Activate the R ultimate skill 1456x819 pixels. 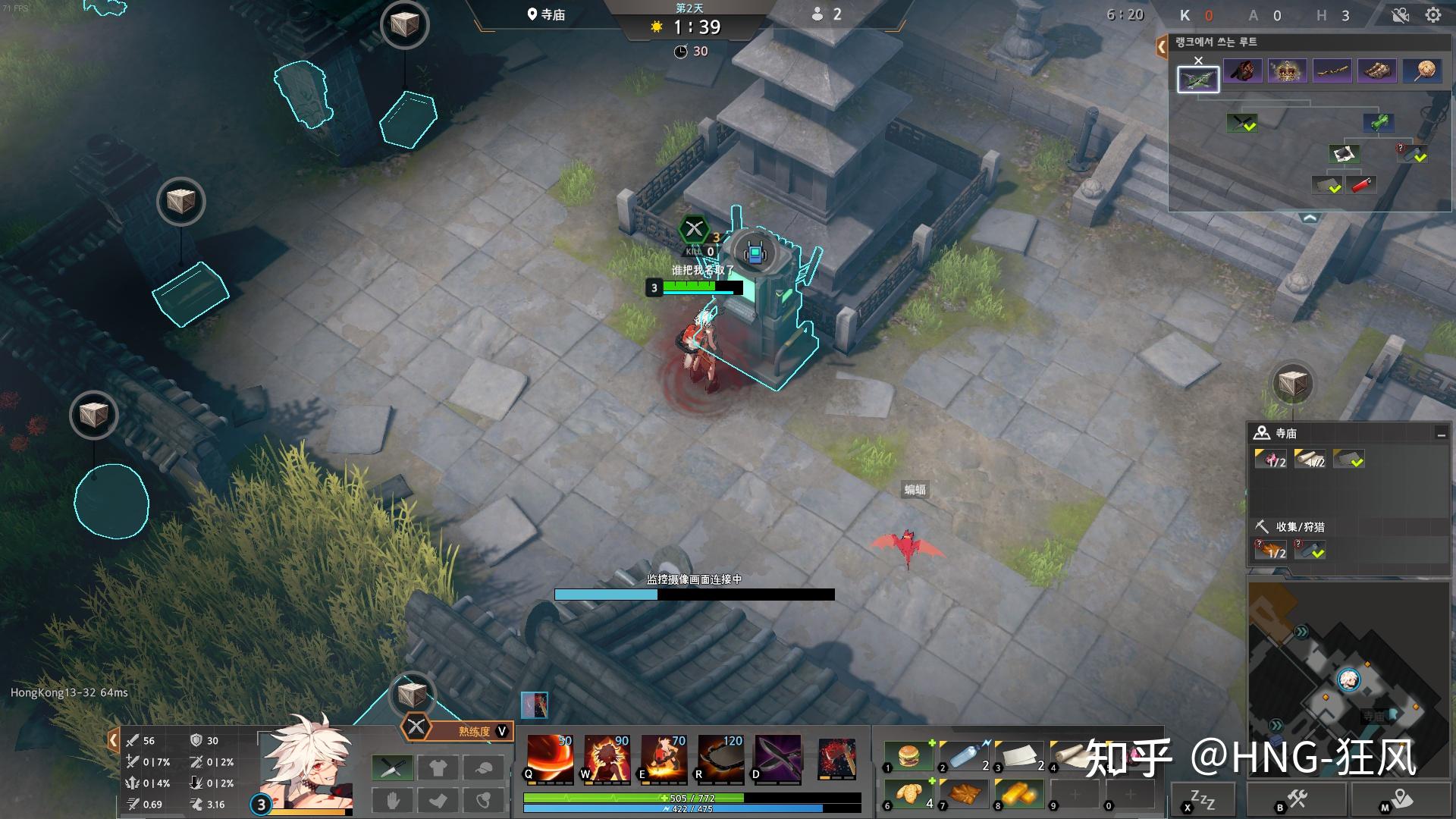[720, 758]
